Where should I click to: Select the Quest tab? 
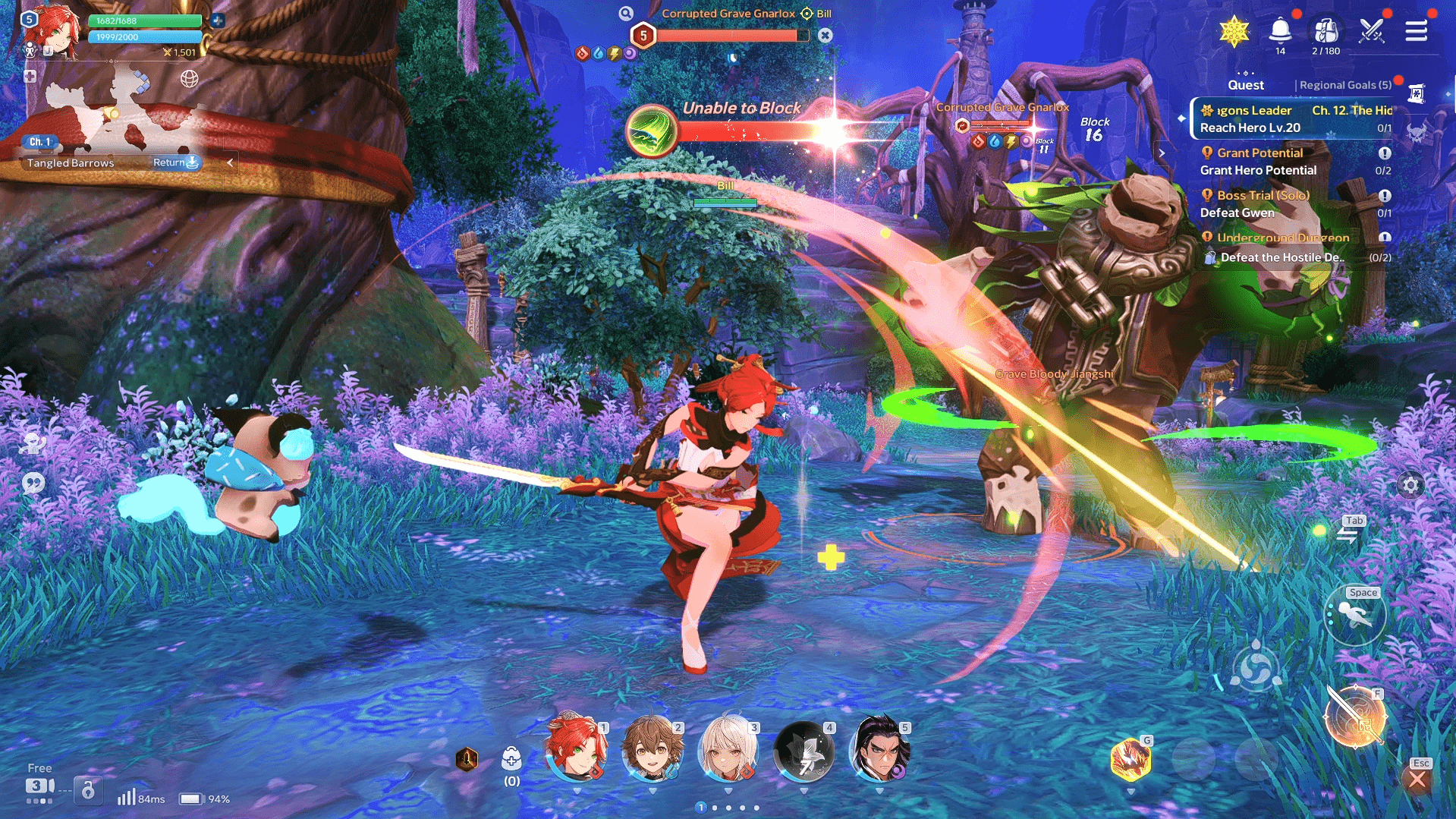1246,85
